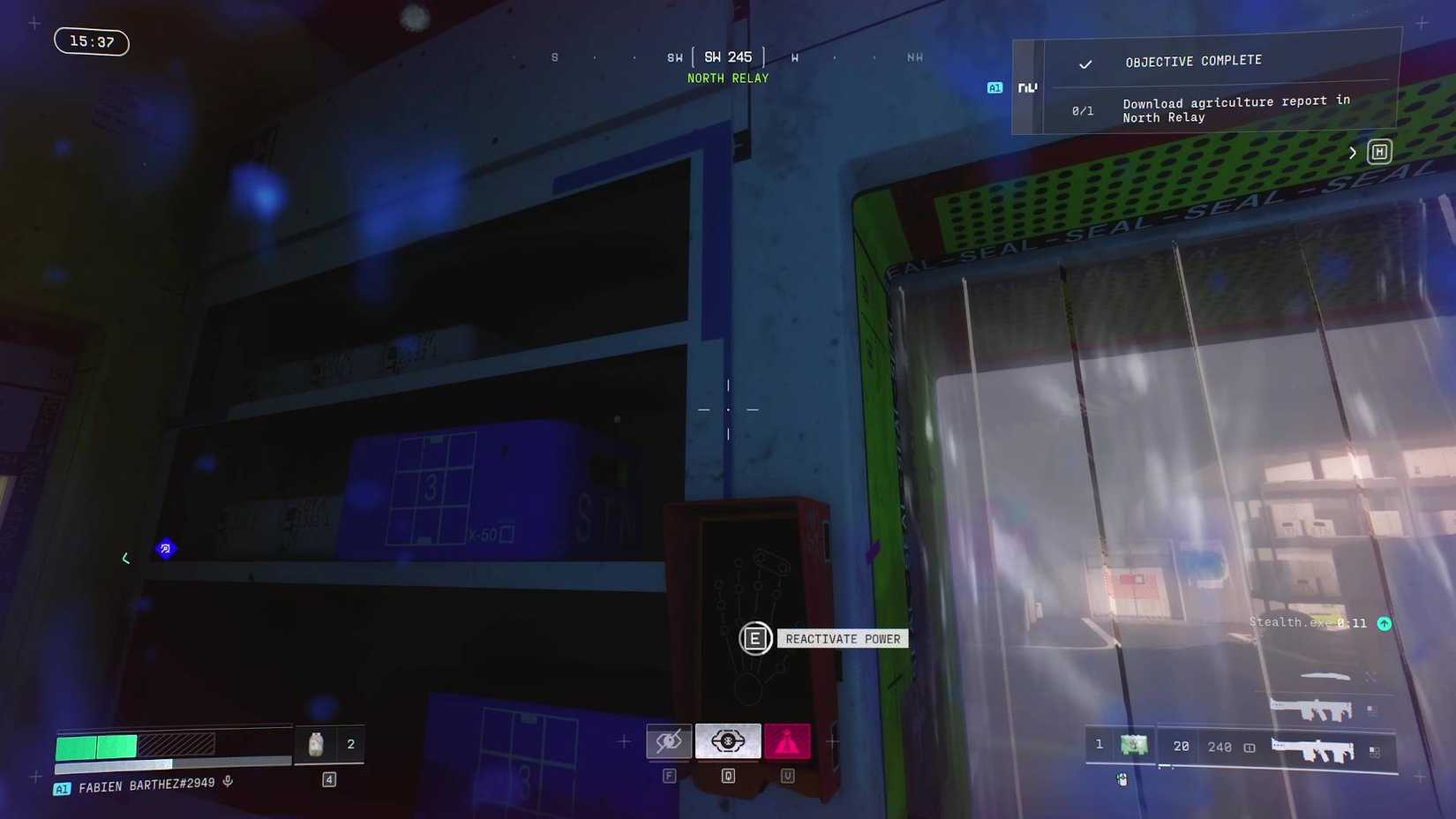Toggle the pink alarm warning triangle above U

pyautogui.click(x=786, y=741)
